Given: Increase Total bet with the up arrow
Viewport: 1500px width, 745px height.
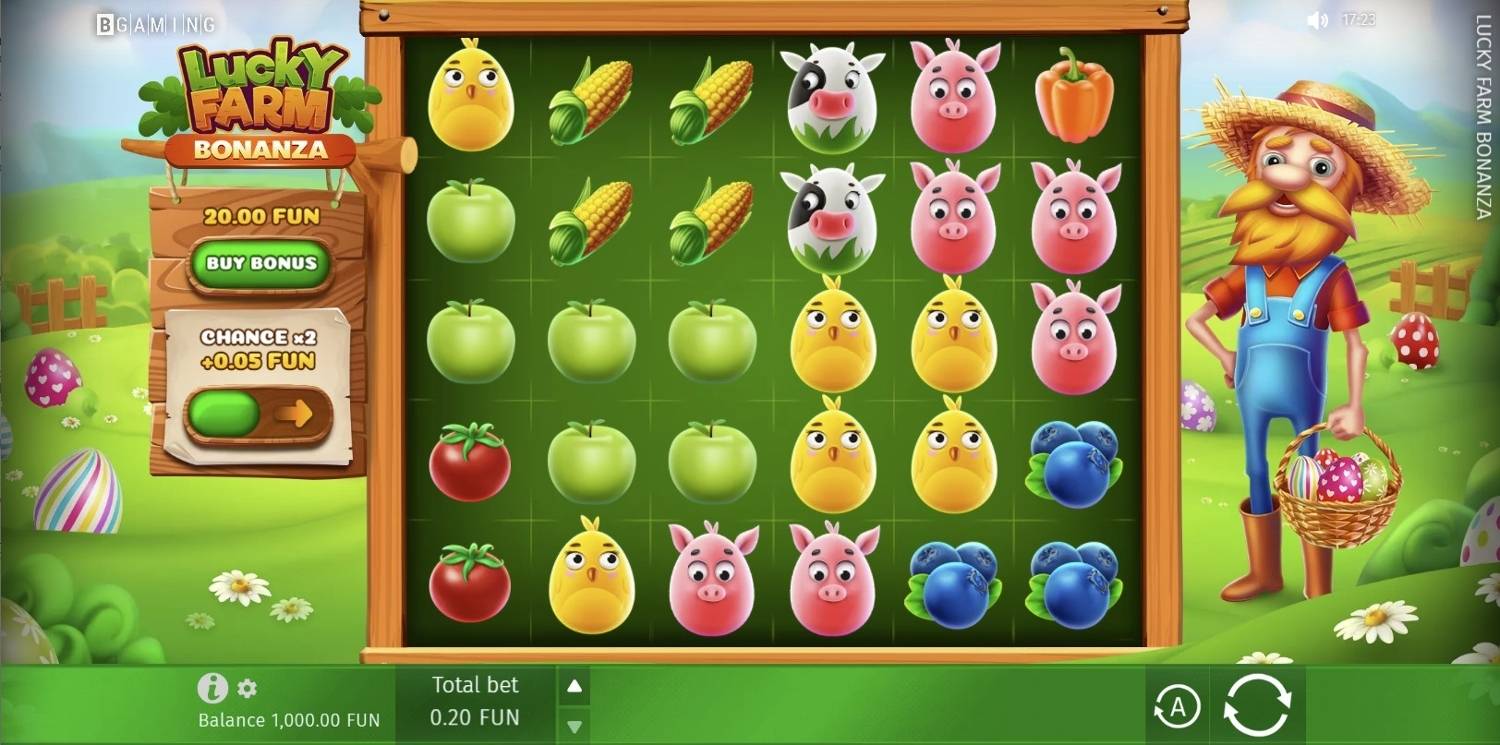Looking at the screenshot, I should (573, 686).
